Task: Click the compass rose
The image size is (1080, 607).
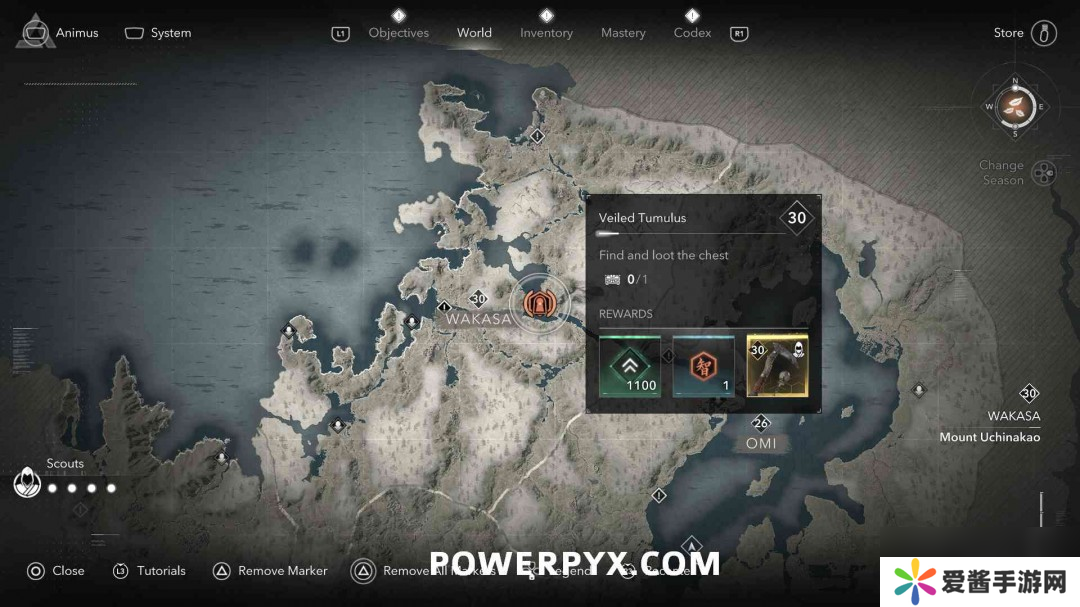Action: click(x=1014, y=106)
